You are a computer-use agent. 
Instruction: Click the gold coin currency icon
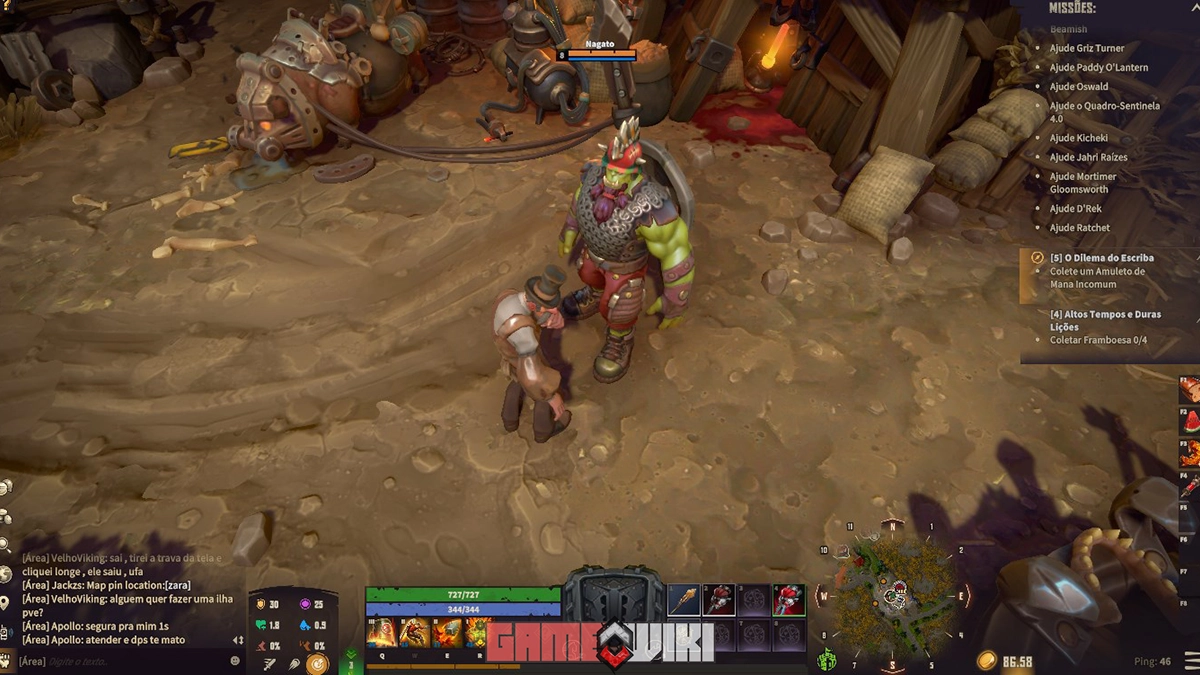(987, 661)
